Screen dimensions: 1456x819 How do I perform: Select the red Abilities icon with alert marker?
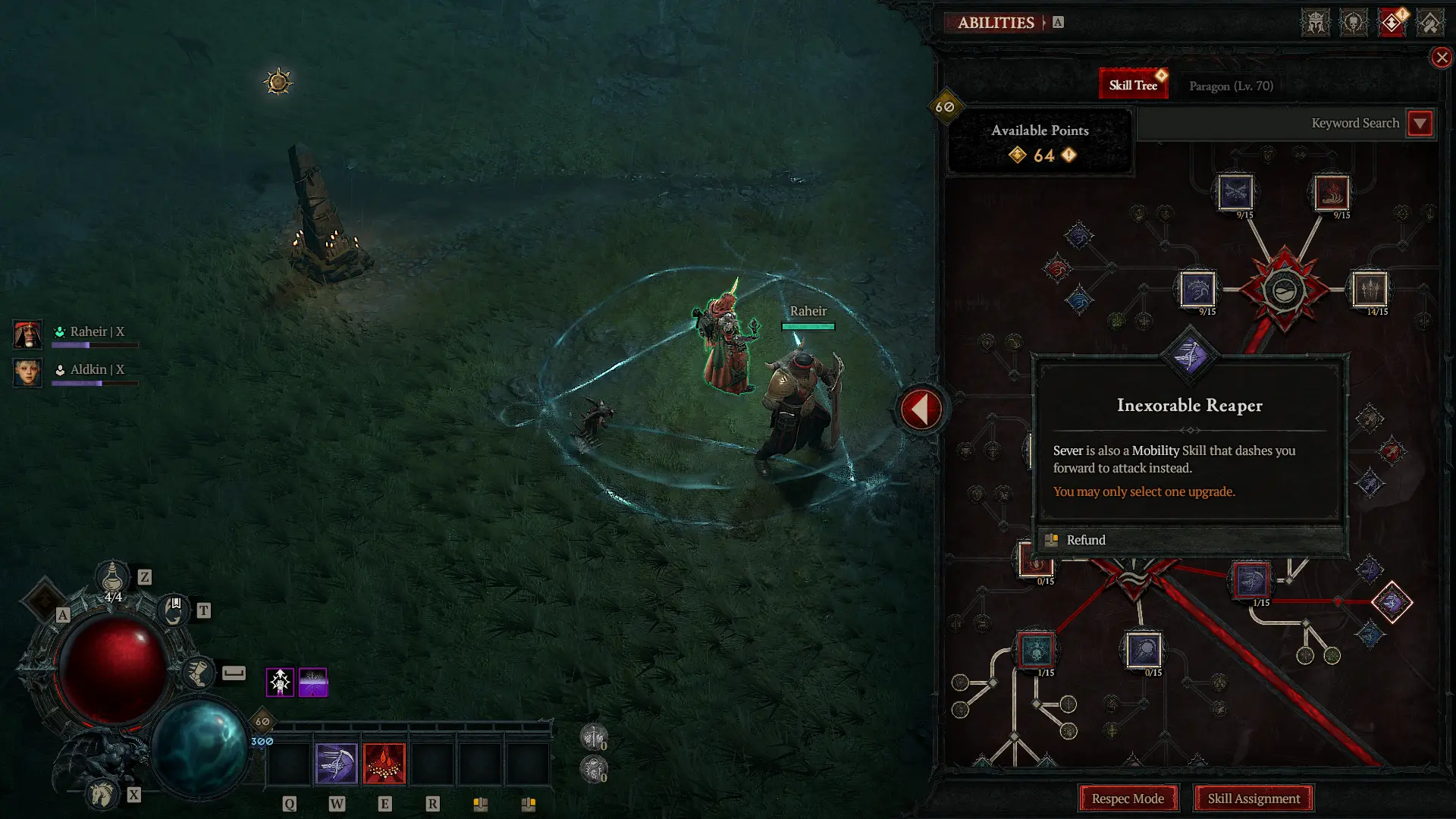(x=1393, y=22)
